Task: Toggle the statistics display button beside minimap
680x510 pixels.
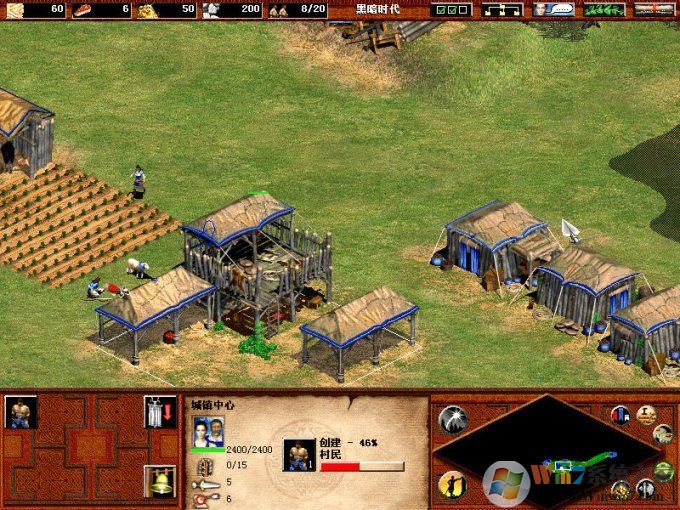Action: point(621,415)
